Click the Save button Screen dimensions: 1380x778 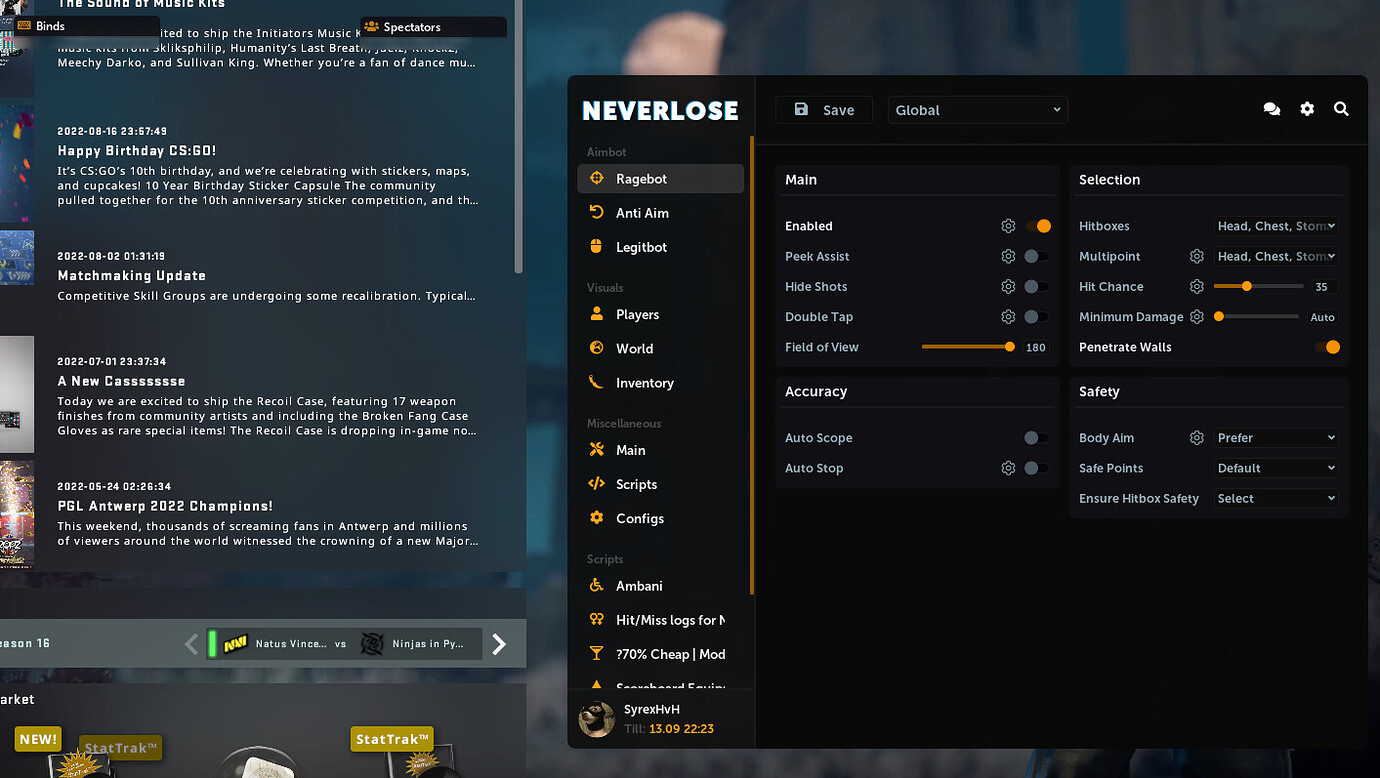tap(824, 109)
